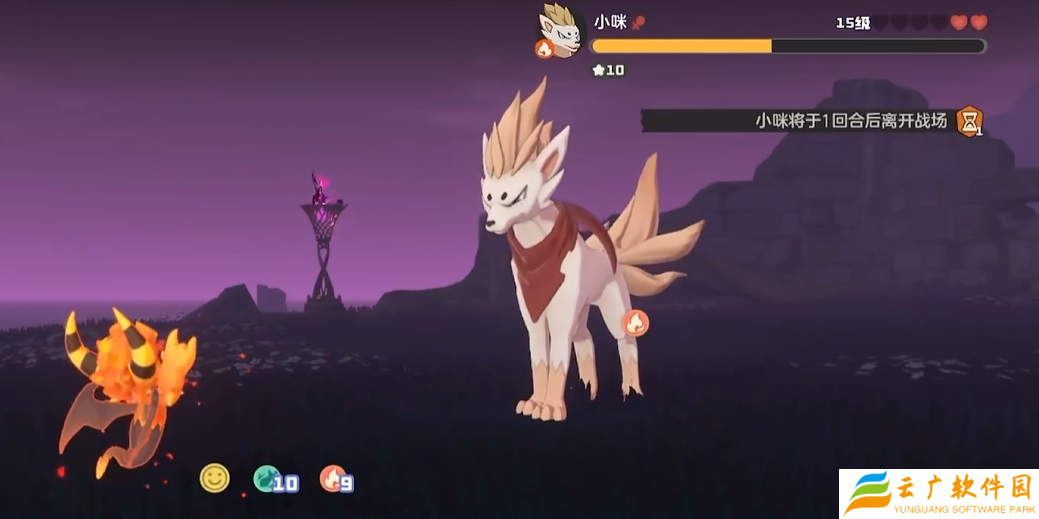
Task: Open the 云广软件园 watermark logo
Action: [x=938, y=493]
